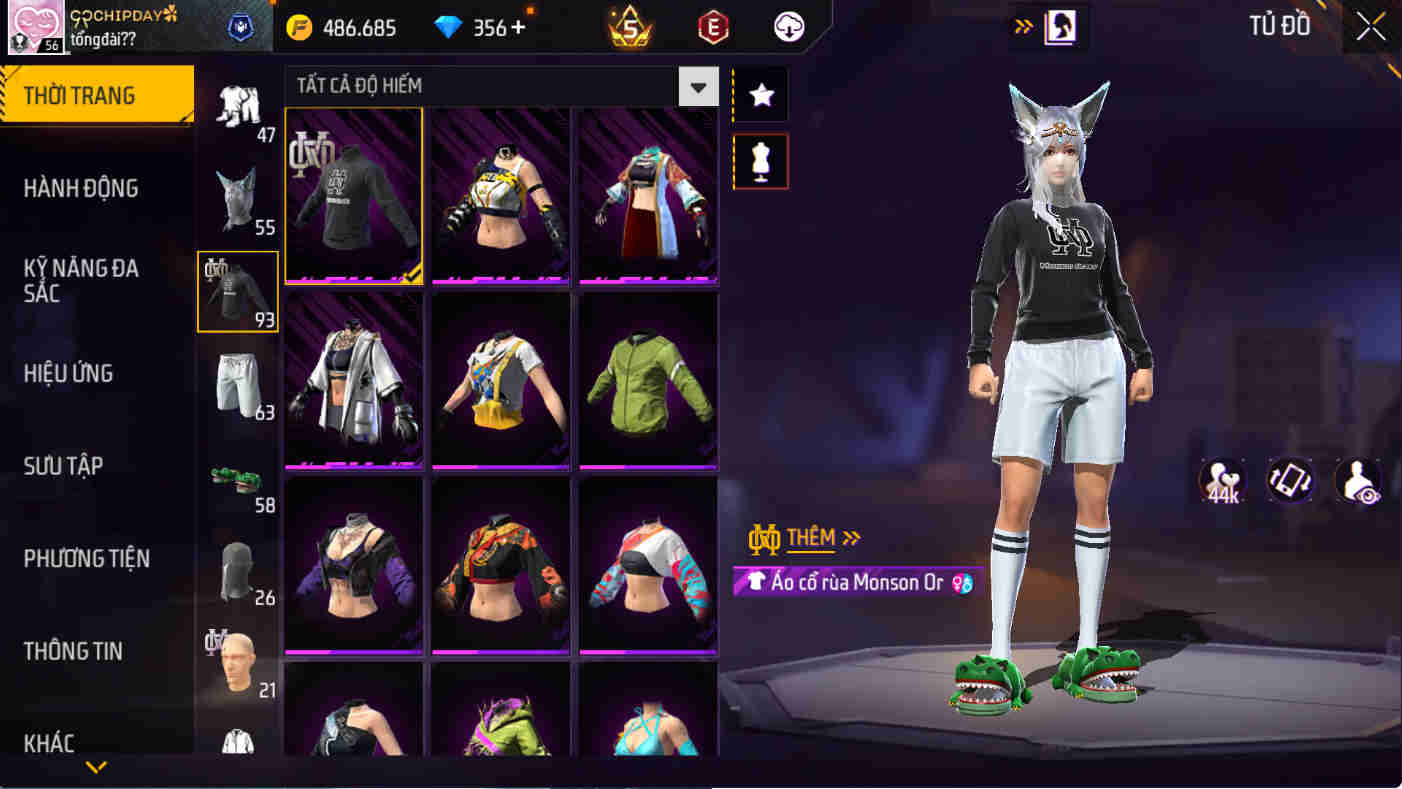Toggle the mannequin display mode
This screenshot has width=1402, height=789.
pos(760,161)
